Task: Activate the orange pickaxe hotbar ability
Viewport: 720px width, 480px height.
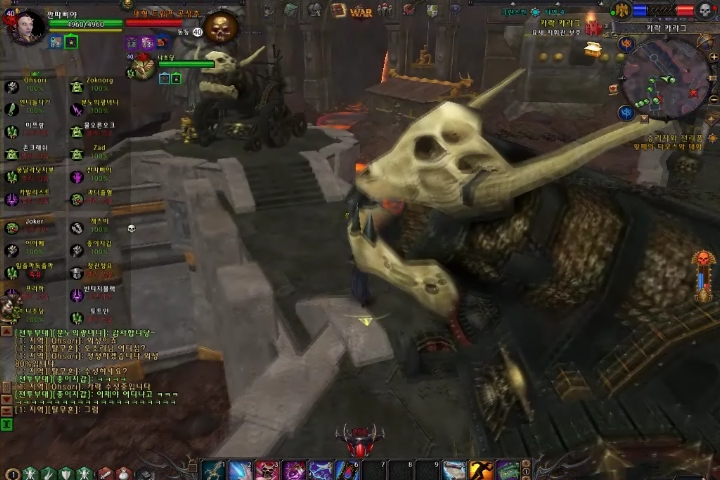Action: pyautogui.click(x=482, y=470)
